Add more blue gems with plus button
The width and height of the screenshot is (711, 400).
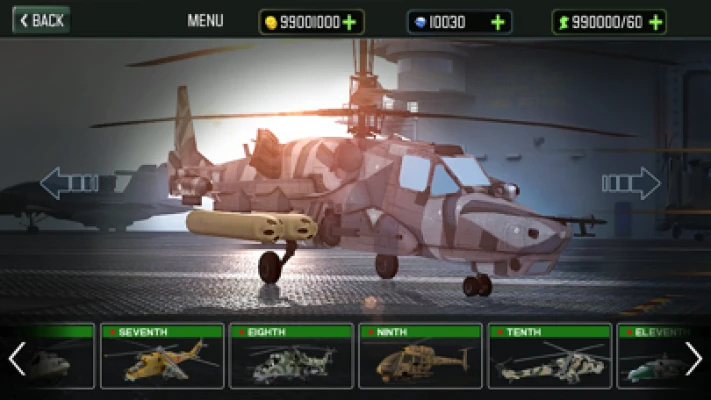point(497,22)
